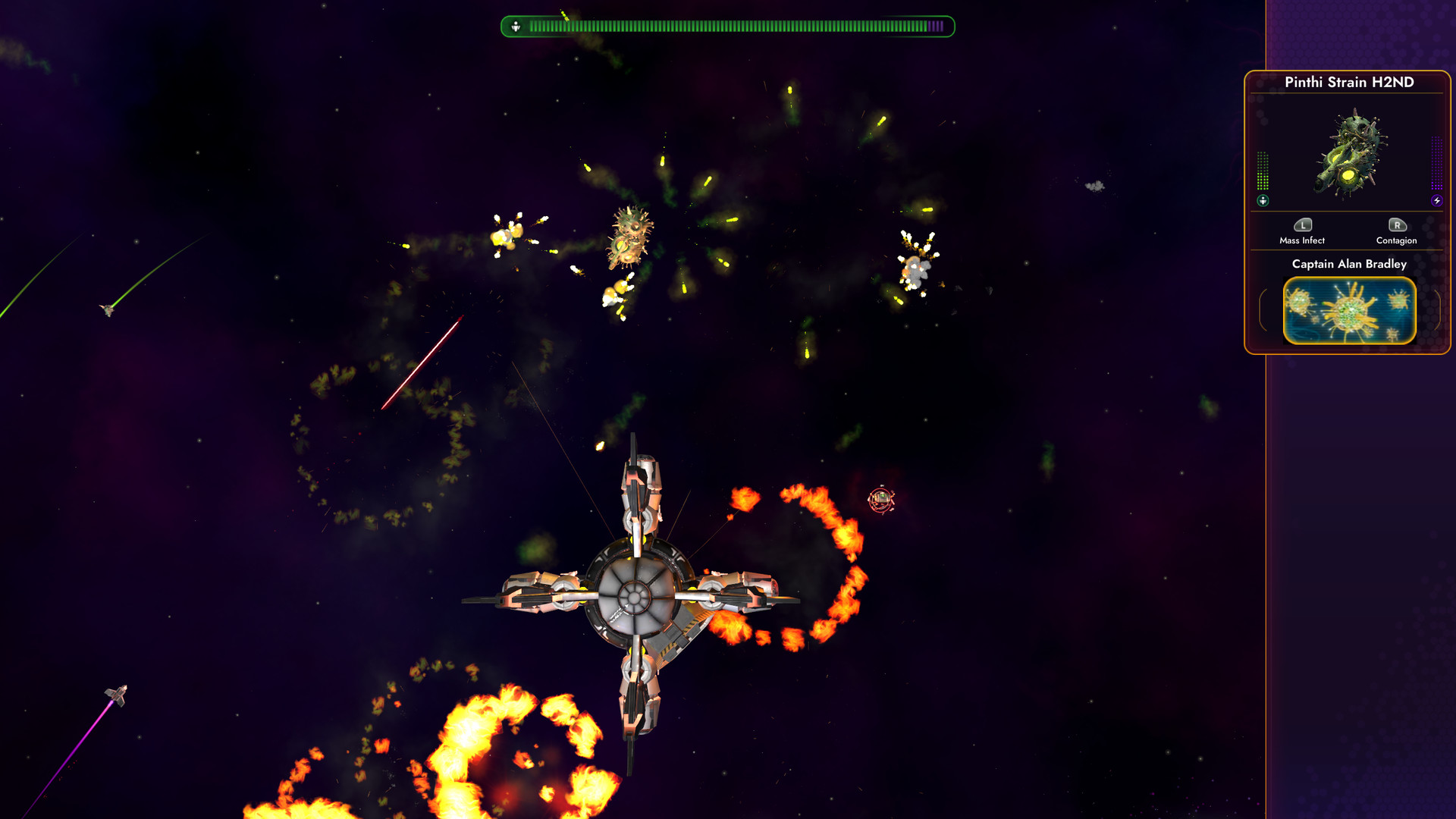Click the L controller button icon
The image size is (1456, 819).
1303,225
